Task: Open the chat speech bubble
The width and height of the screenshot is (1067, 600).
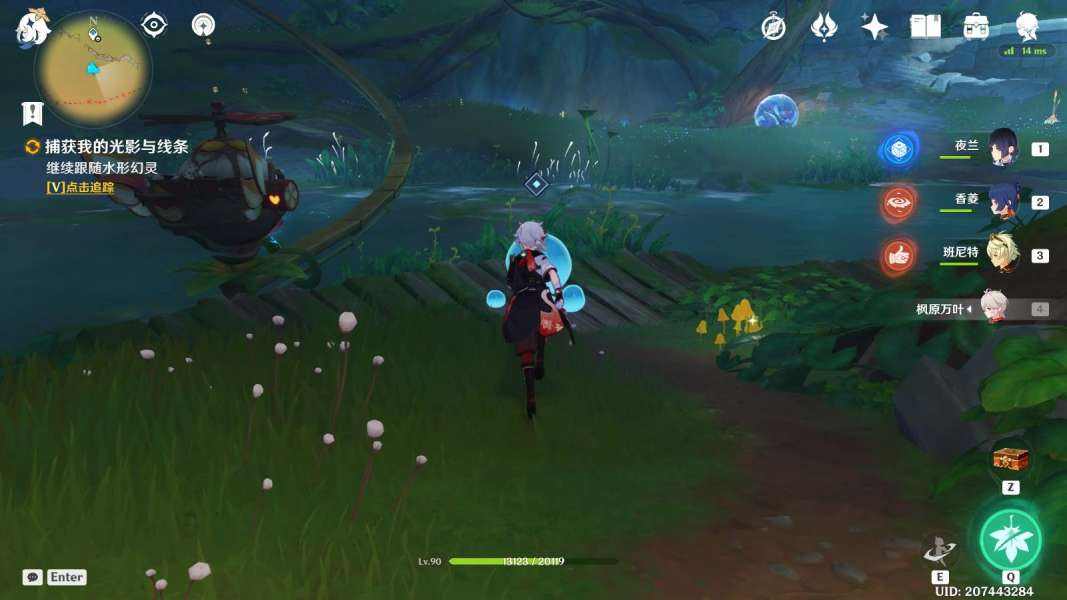Action: (33, 577)
